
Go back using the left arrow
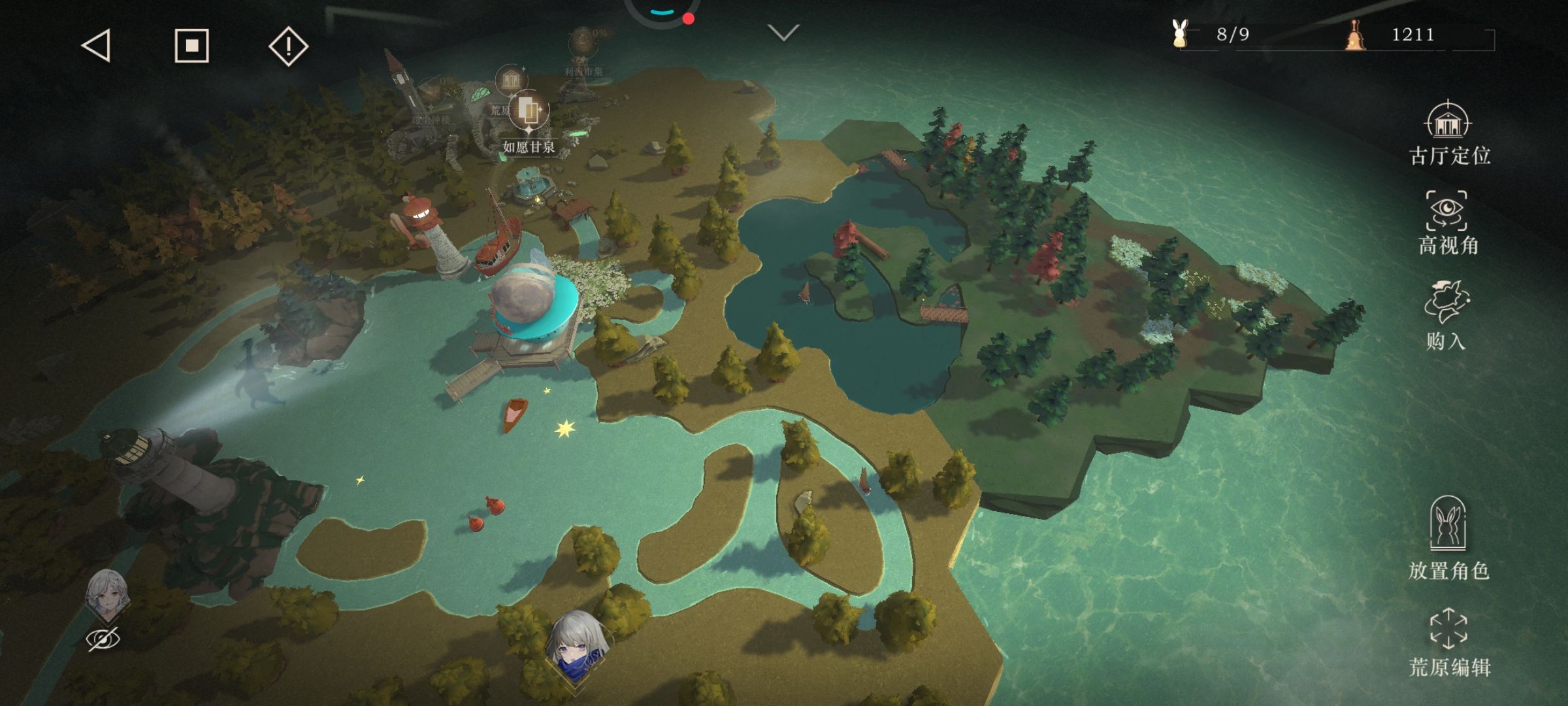[97, 46]
